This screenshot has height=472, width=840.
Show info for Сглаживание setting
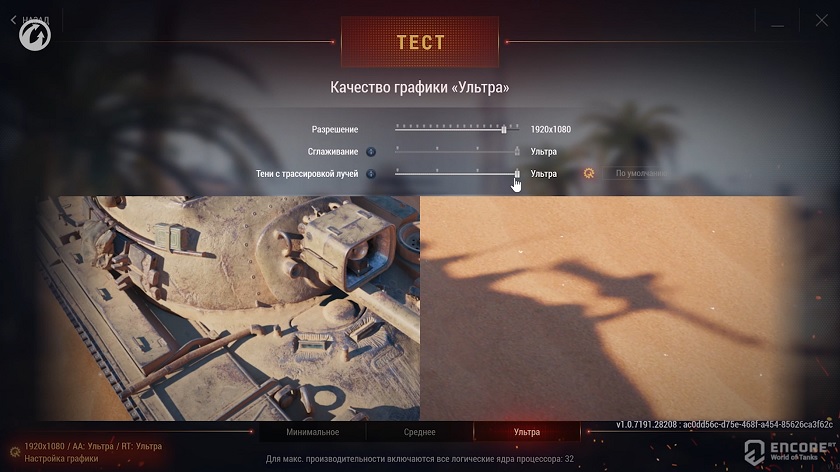(370, 152)
